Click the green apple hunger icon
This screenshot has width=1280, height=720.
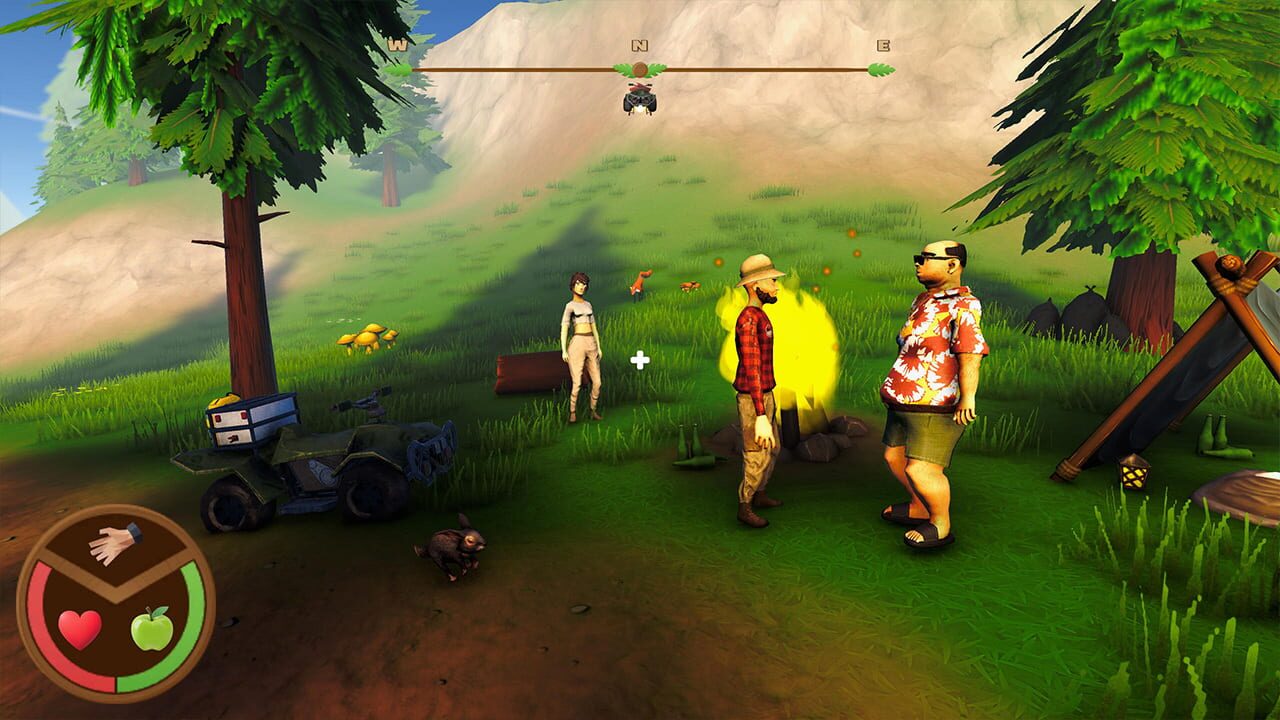[x=151, y=630]
